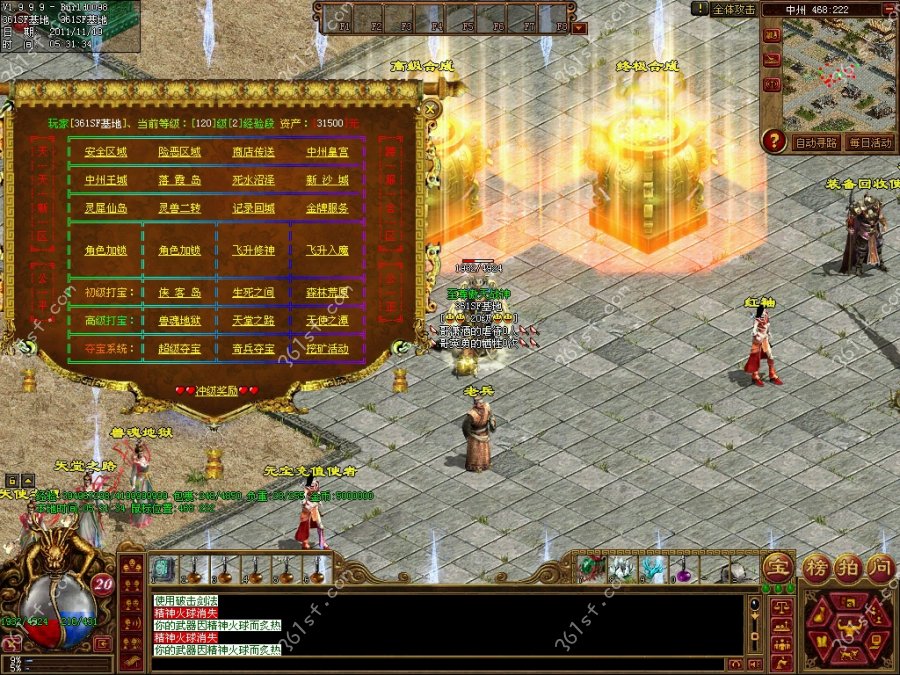The width and height of the screenshot is (900, 675).
Task: Choose the 商店传送 shop teleport link
Action: (253, 152)
